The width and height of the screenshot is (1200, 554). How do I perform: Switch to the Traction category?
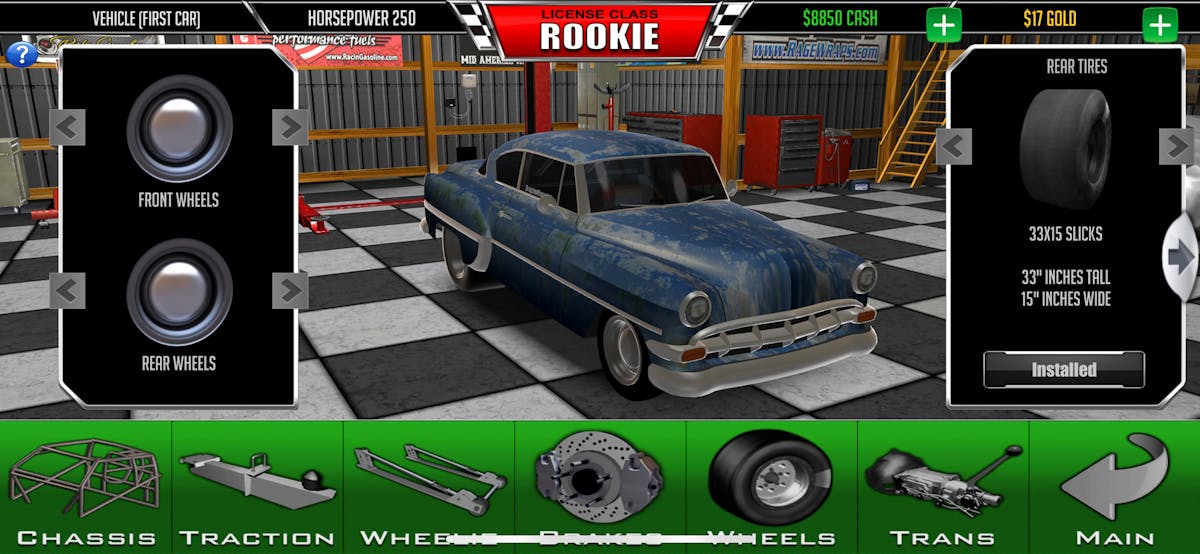257,487
